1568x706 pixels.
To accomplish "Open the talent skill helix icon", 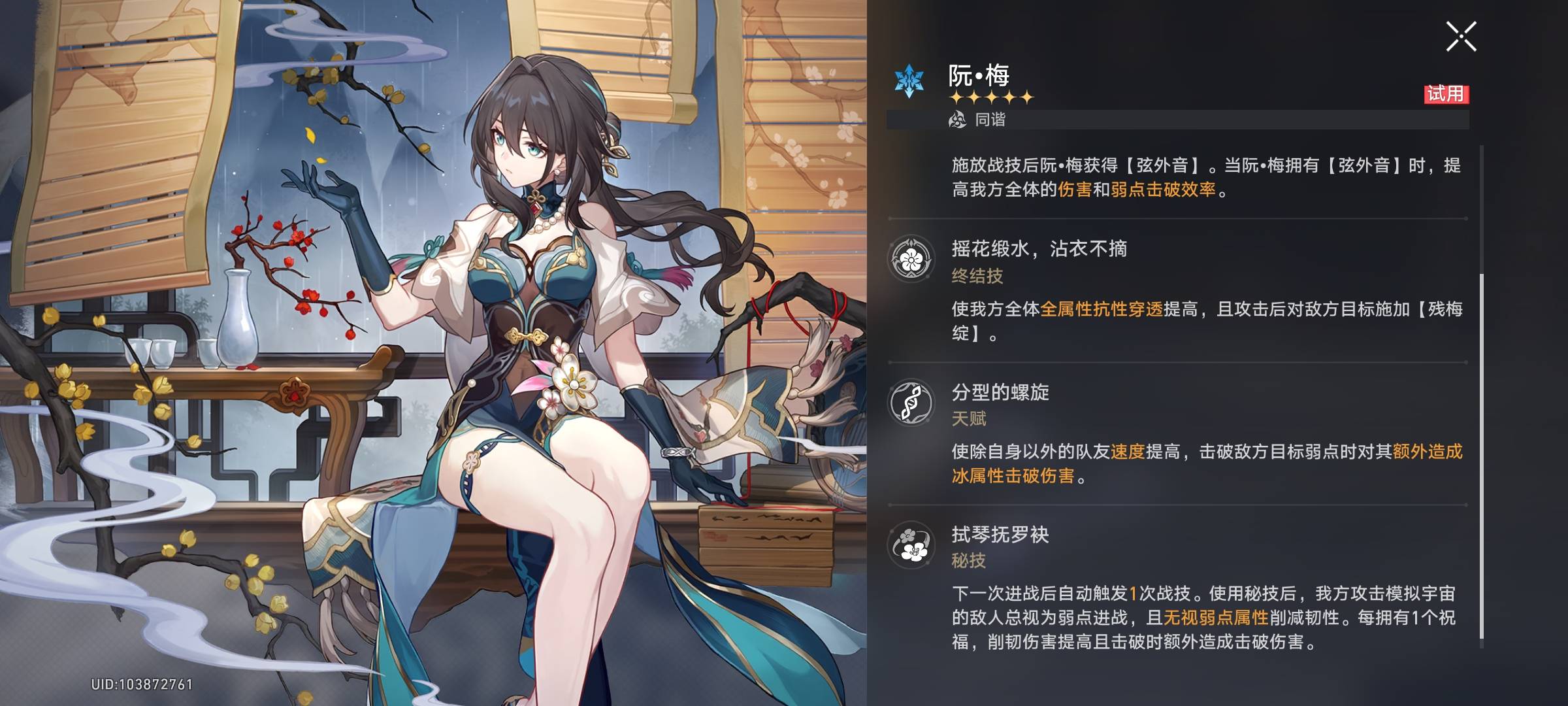I will tap(911, 403).
